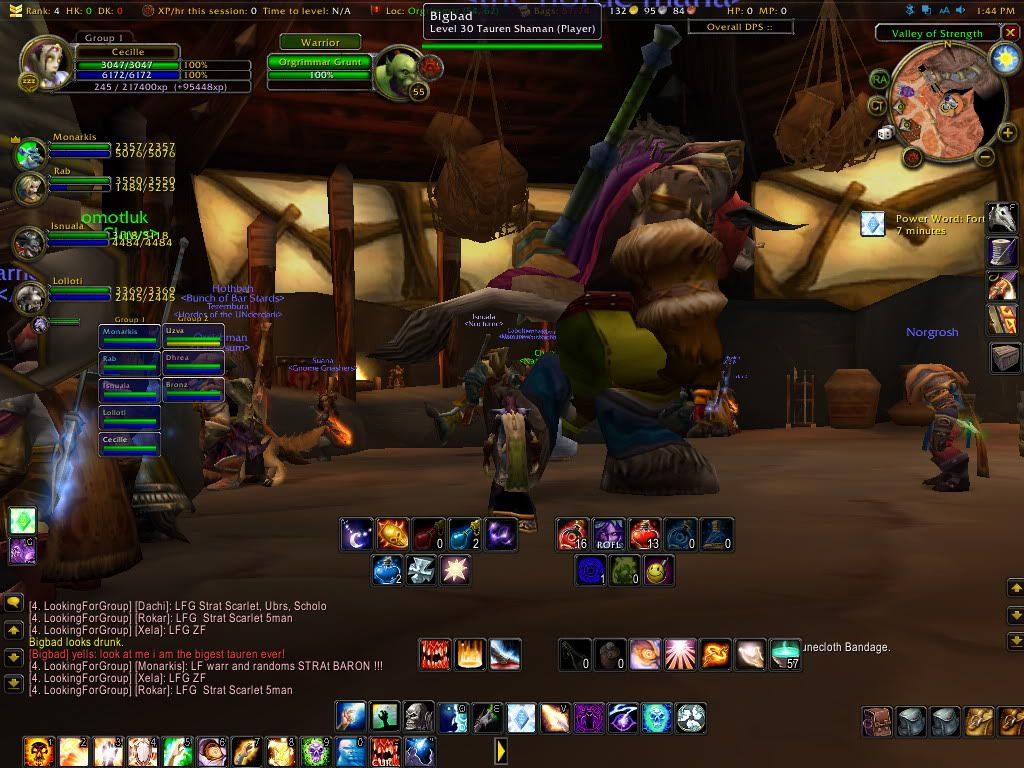
Task: Select Bronz in the Group 2 raid frame
Action: pyautogui.click(x=193, y=390)
